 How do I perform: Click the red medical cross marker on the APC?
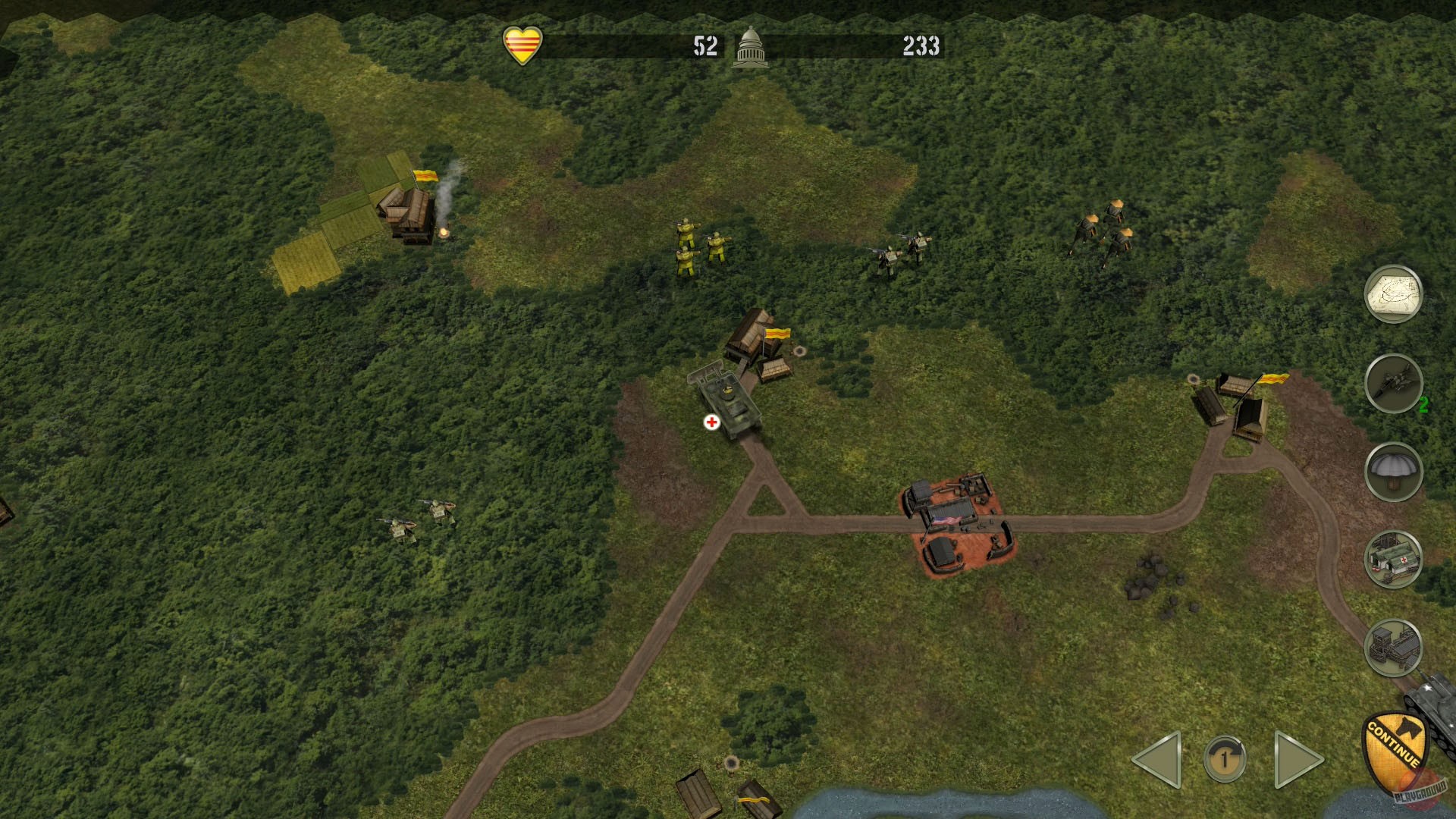pyautogui.click(x=711, y=422)
